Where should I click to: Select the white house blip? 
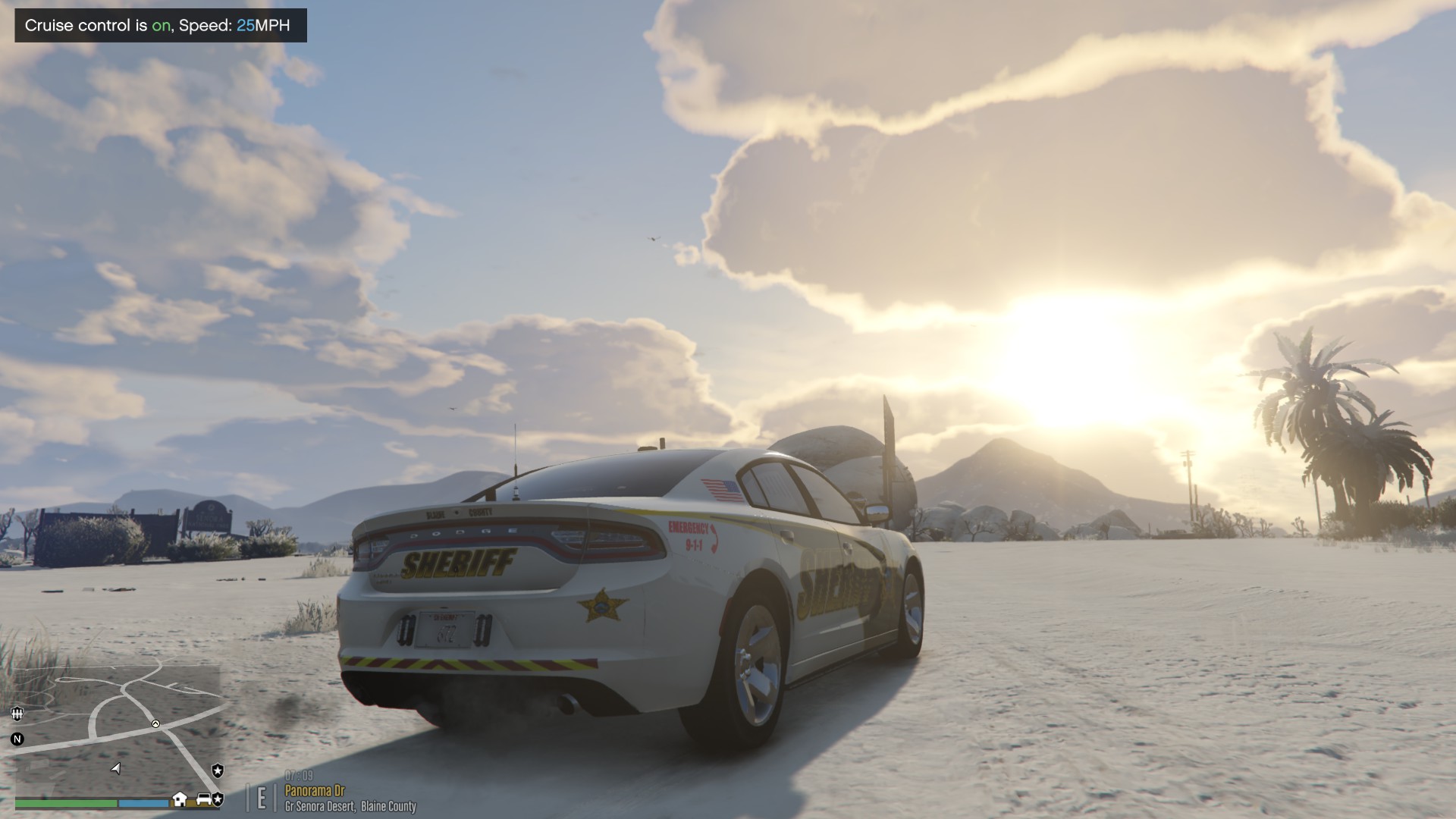click(x=180, y=799)
